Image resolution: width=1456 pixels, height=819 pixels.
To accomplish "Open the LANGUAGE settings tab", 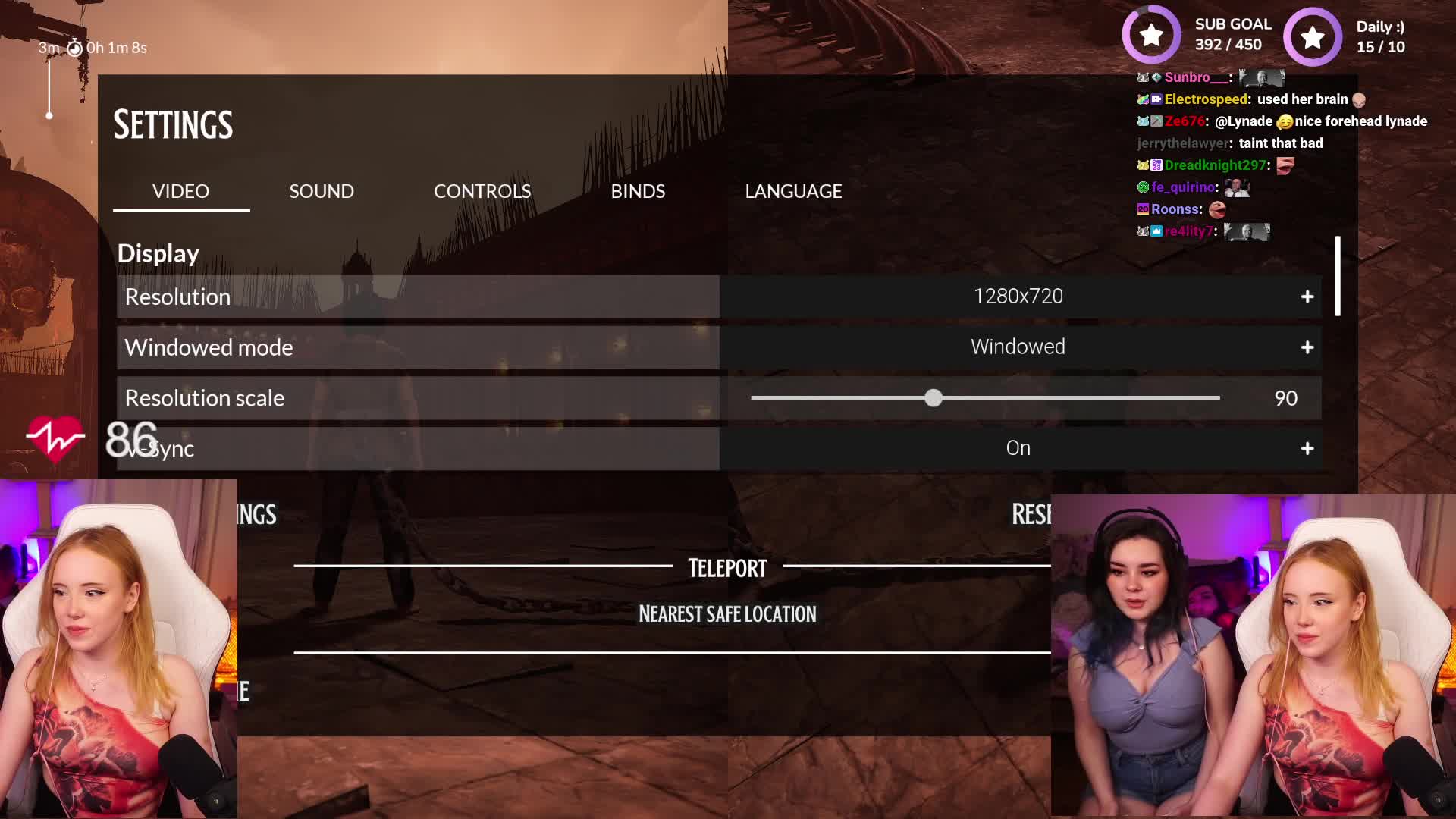I will point(793,191).
